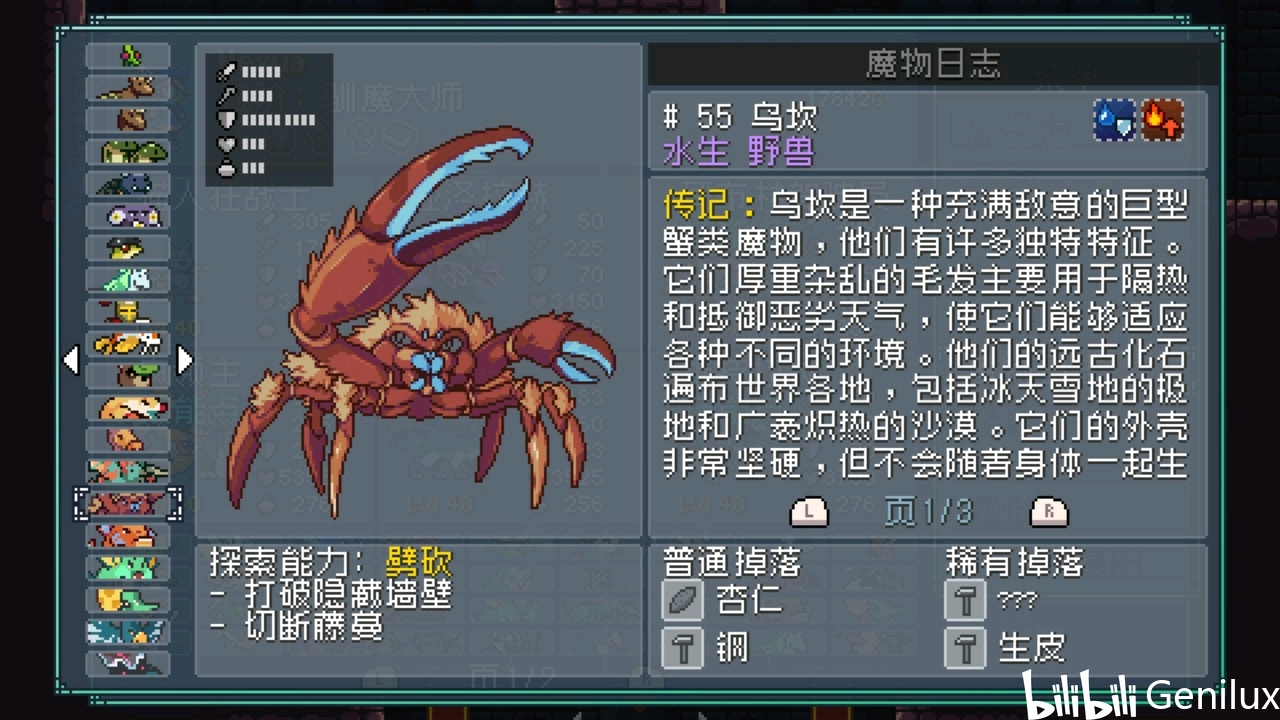Click the fire weakness icon

tap(1164, 121)
